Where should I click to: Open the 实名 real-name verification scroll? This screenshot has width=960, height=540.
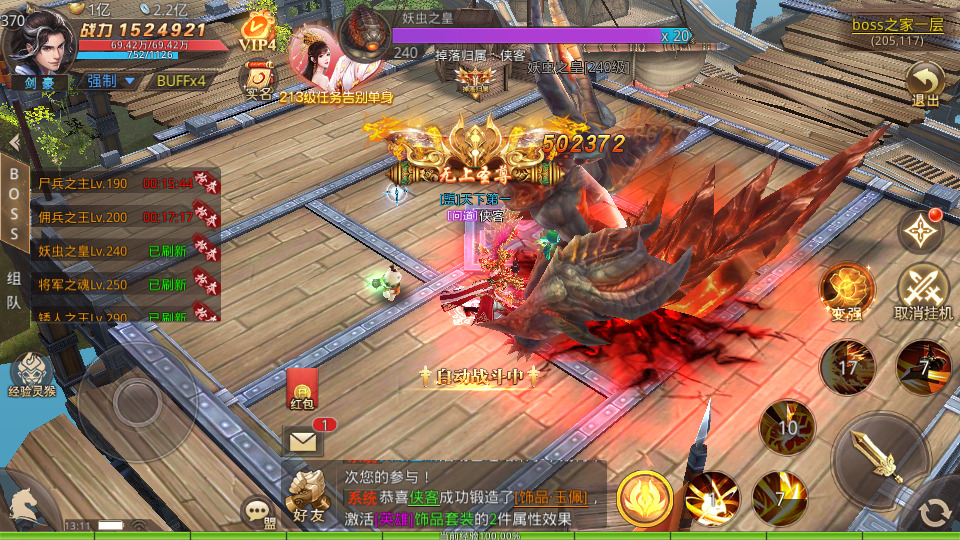pos(259,80)
